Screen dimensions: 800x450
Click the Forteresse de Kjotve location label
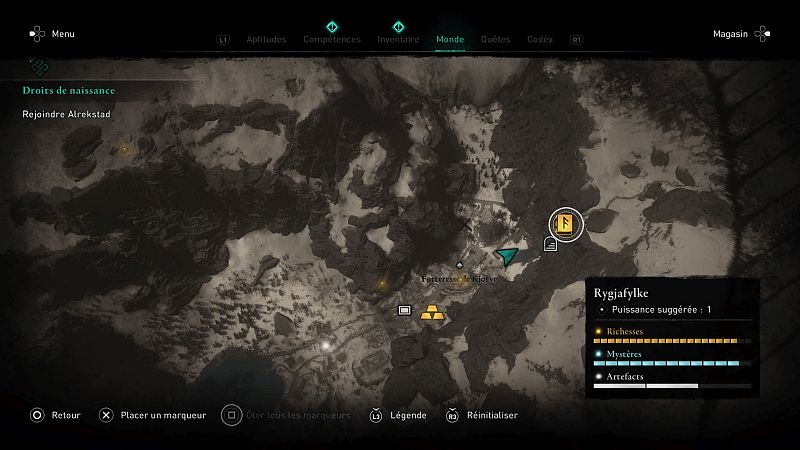coord(459,279)
